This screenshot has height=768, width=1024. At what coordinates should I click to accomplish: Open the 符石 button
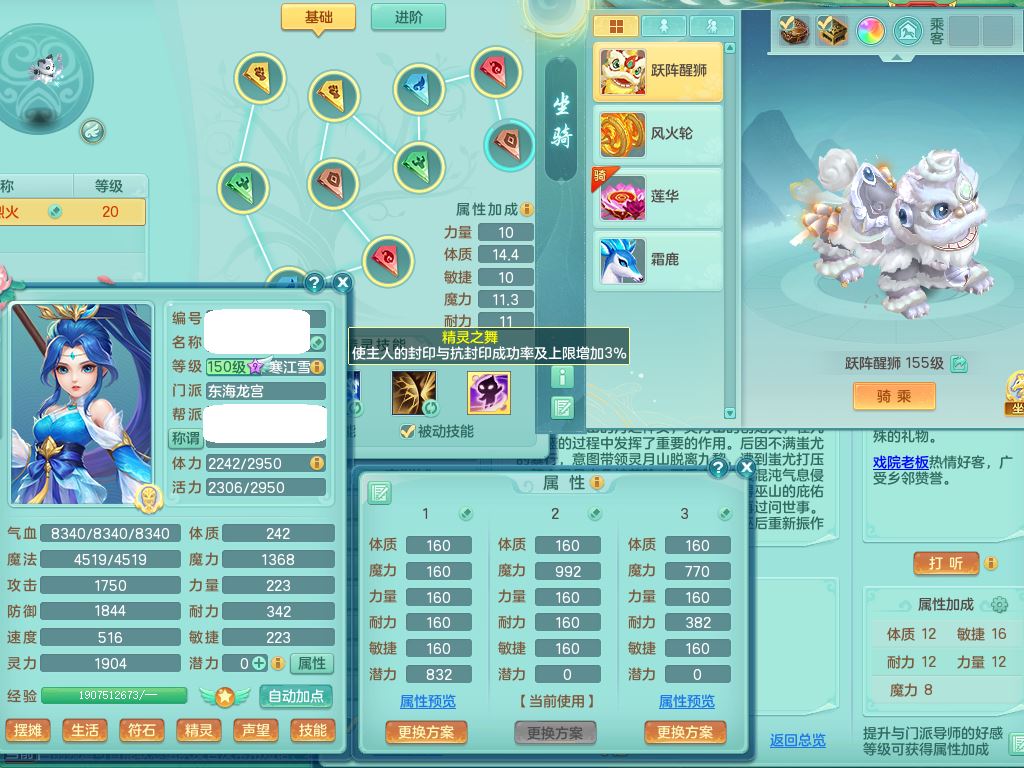(142, 730)
